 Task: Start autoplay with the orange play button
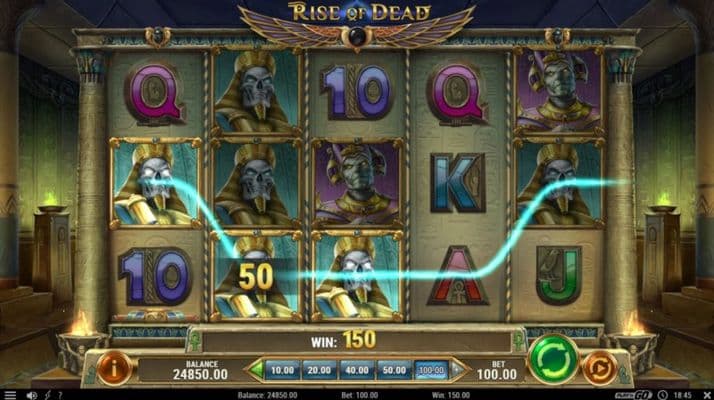tap(599, 368)
